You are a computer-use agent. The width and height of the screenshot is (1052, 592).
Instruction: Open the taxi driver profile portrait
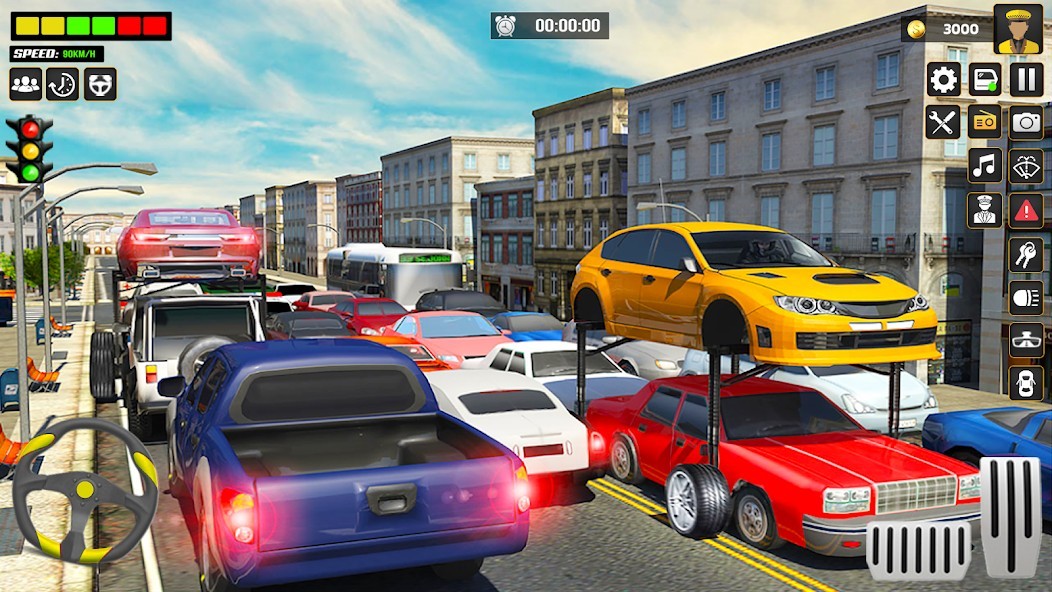pyautogui.click(x=1018, y=29)
